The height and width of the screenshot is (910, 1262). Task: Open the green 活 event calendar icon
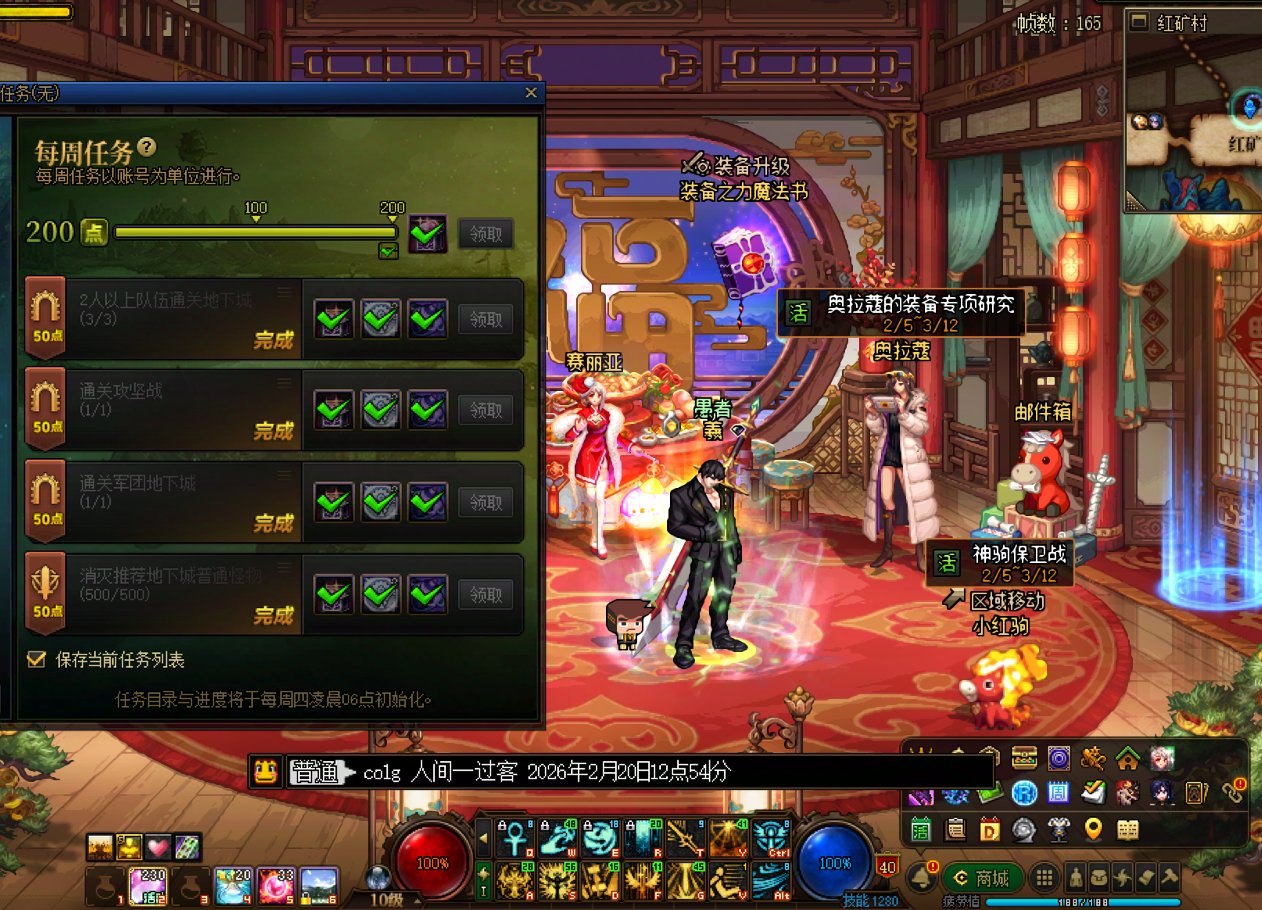pyautogui.click(x=921, y=829)
